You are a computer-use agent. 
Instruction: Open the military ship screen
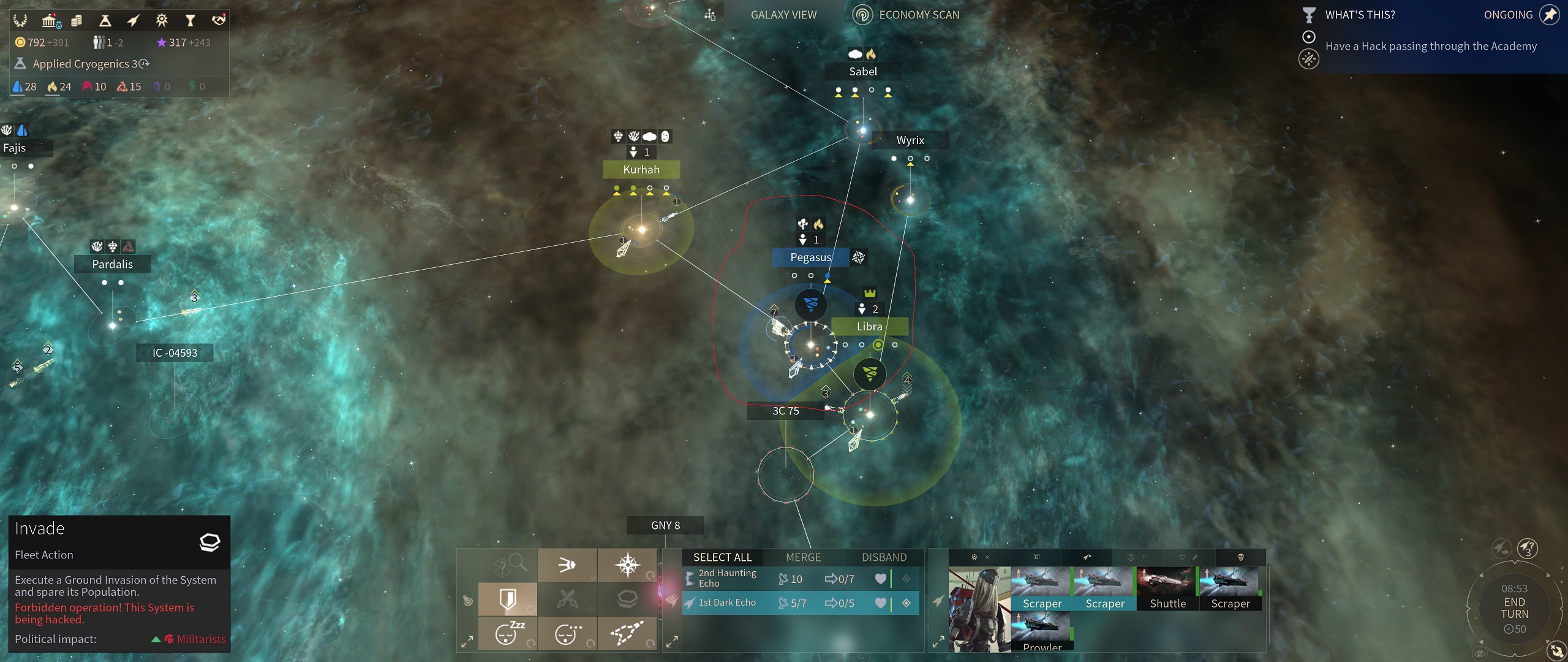click(133, 21)
